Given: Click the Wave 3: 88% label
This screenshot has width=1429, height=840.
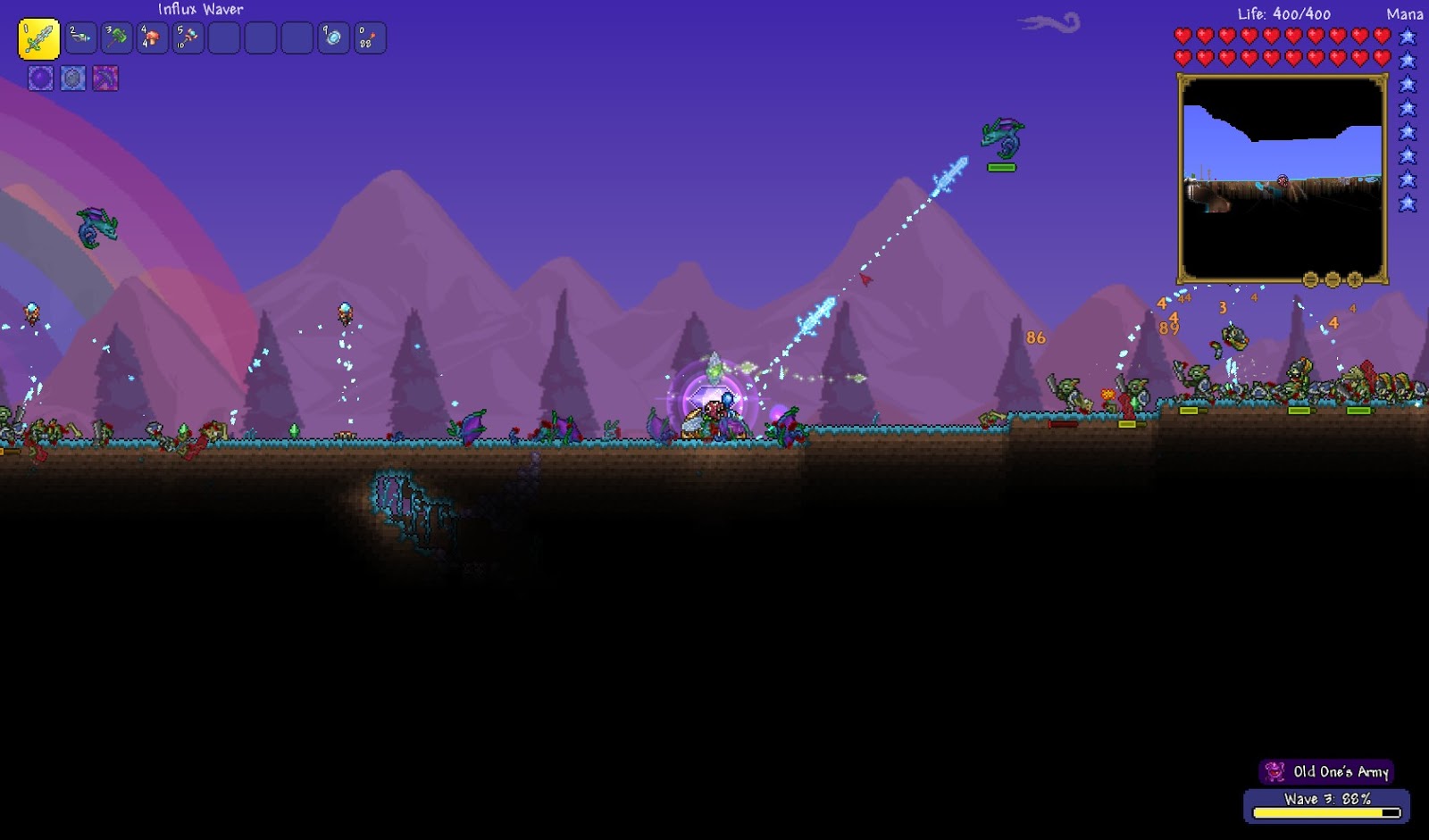Looking at the screenshot, I should [1329, 799].
